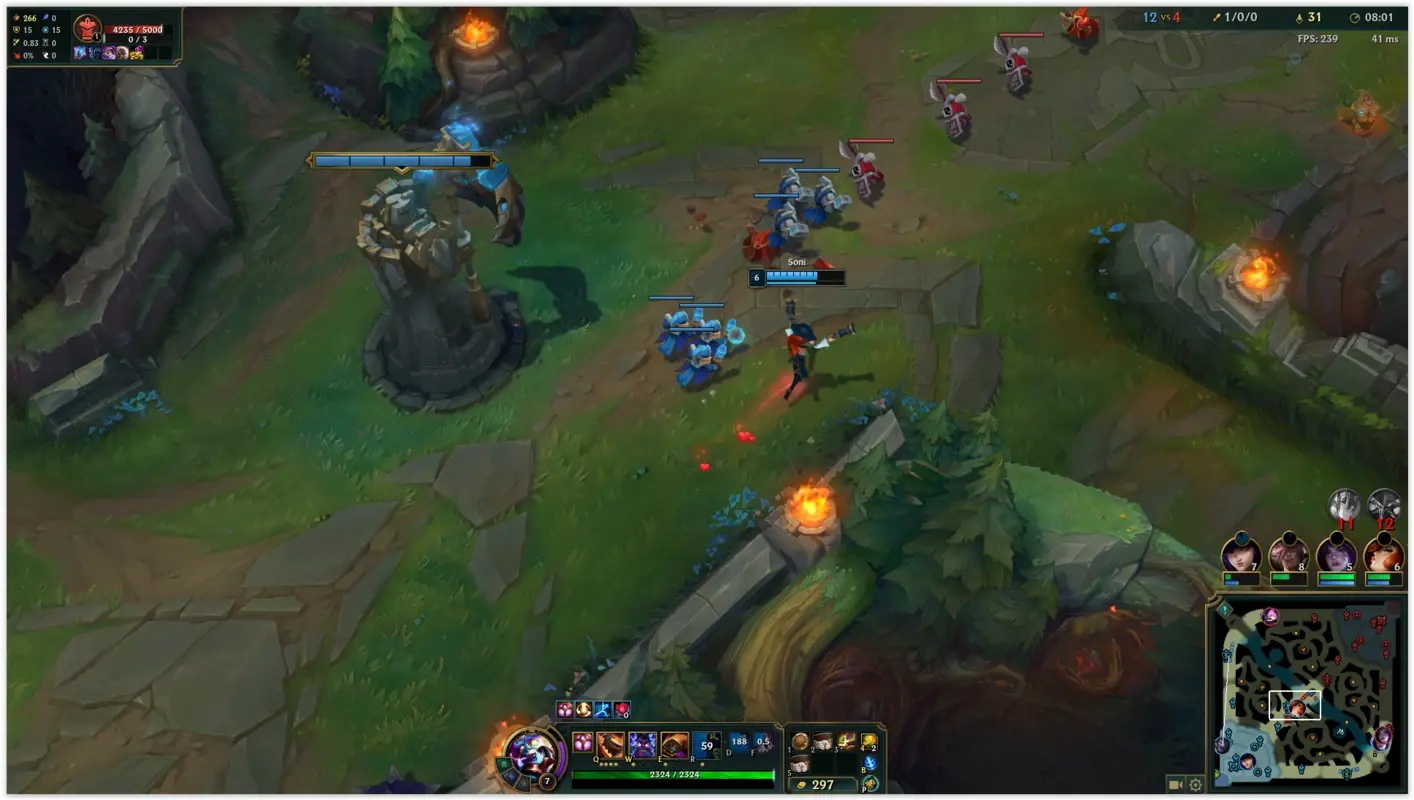This screenshot has height=800, width=1414.
Task: Click the red buff icon above the ability bar
Action: [x=621, y=709]
